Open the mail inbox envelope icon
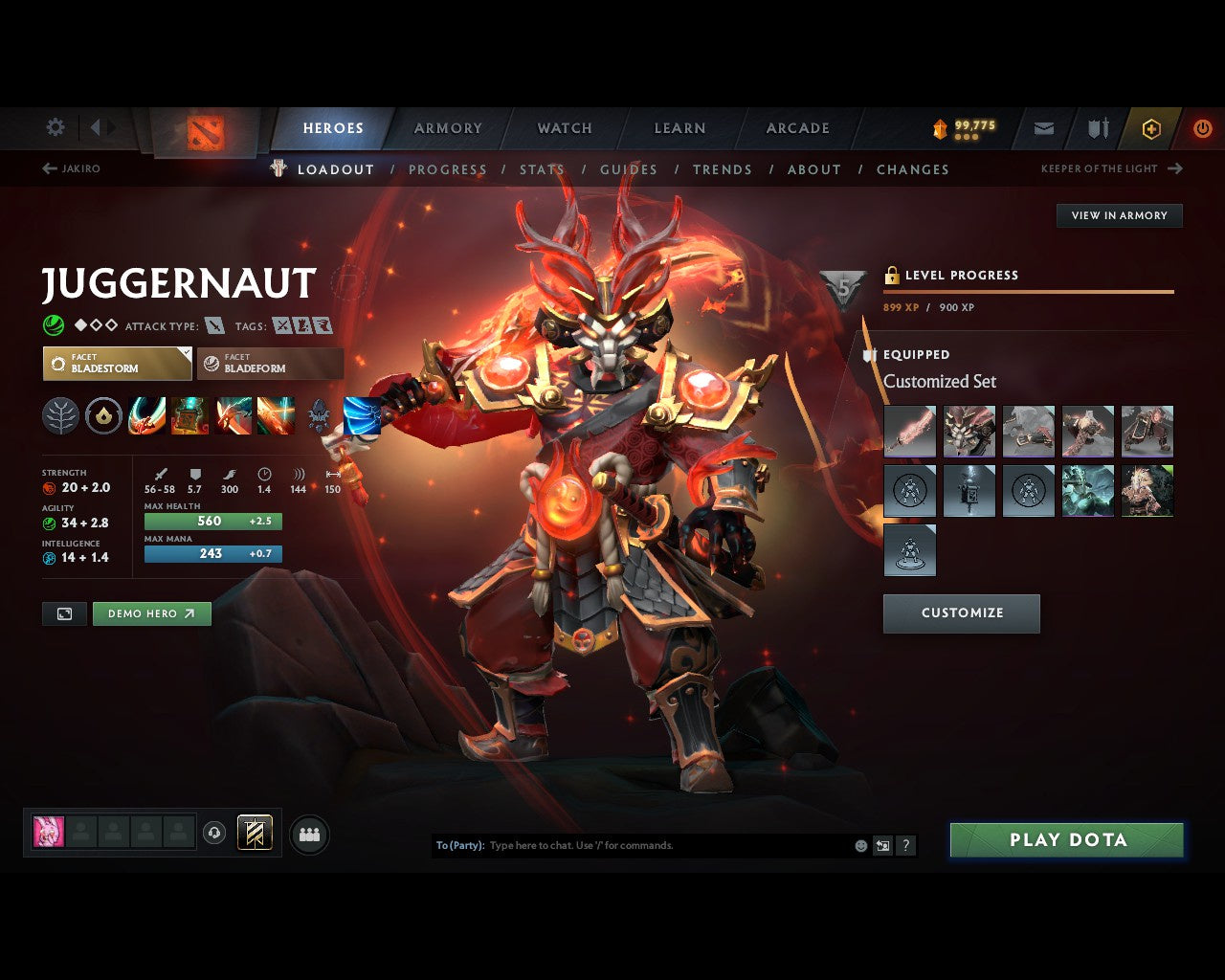The height and width of the screenshot is (980, 1225). (1043, 128)
